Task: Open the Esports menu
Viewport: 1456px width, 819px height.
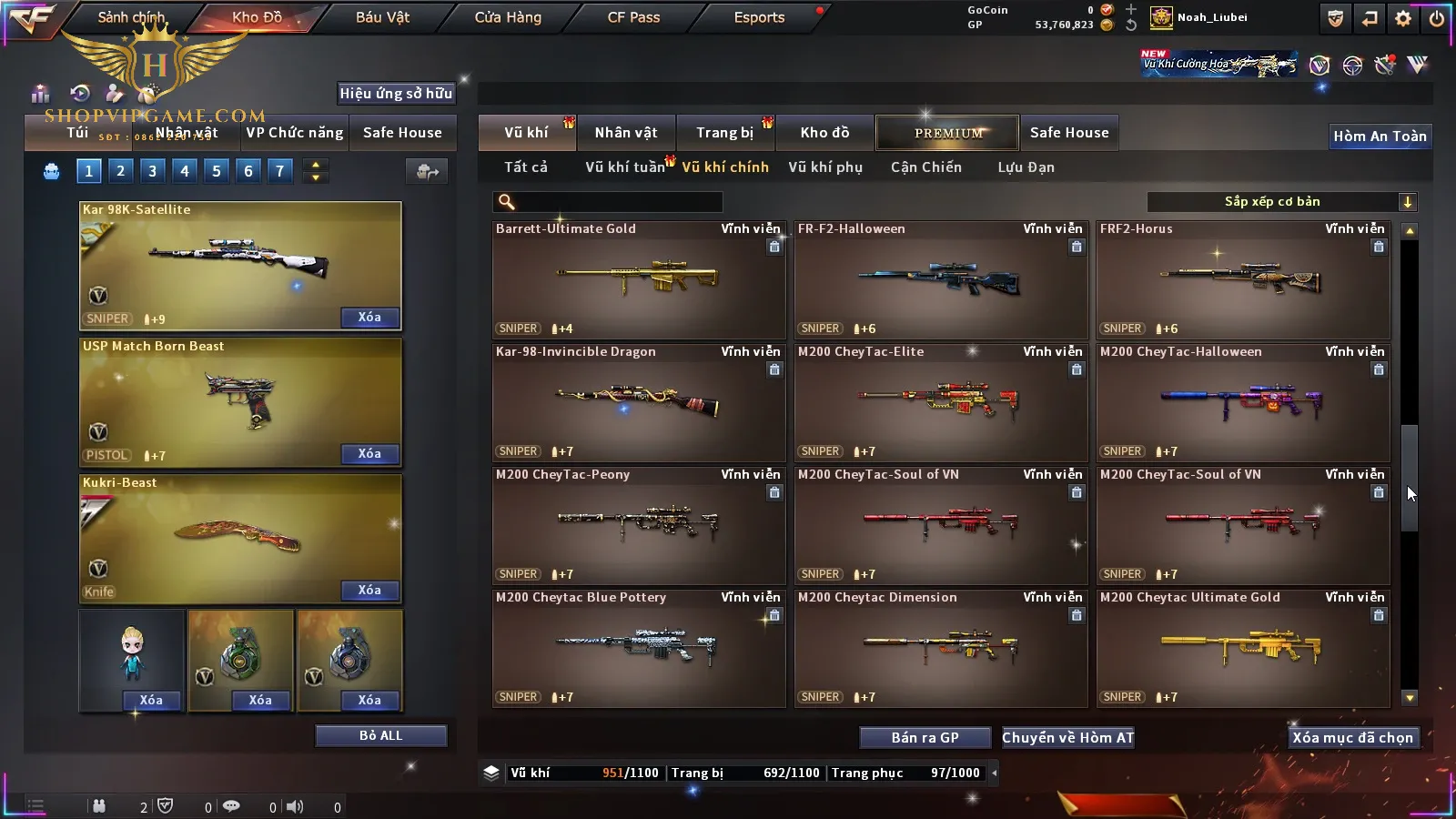Action: click(759, 17)
